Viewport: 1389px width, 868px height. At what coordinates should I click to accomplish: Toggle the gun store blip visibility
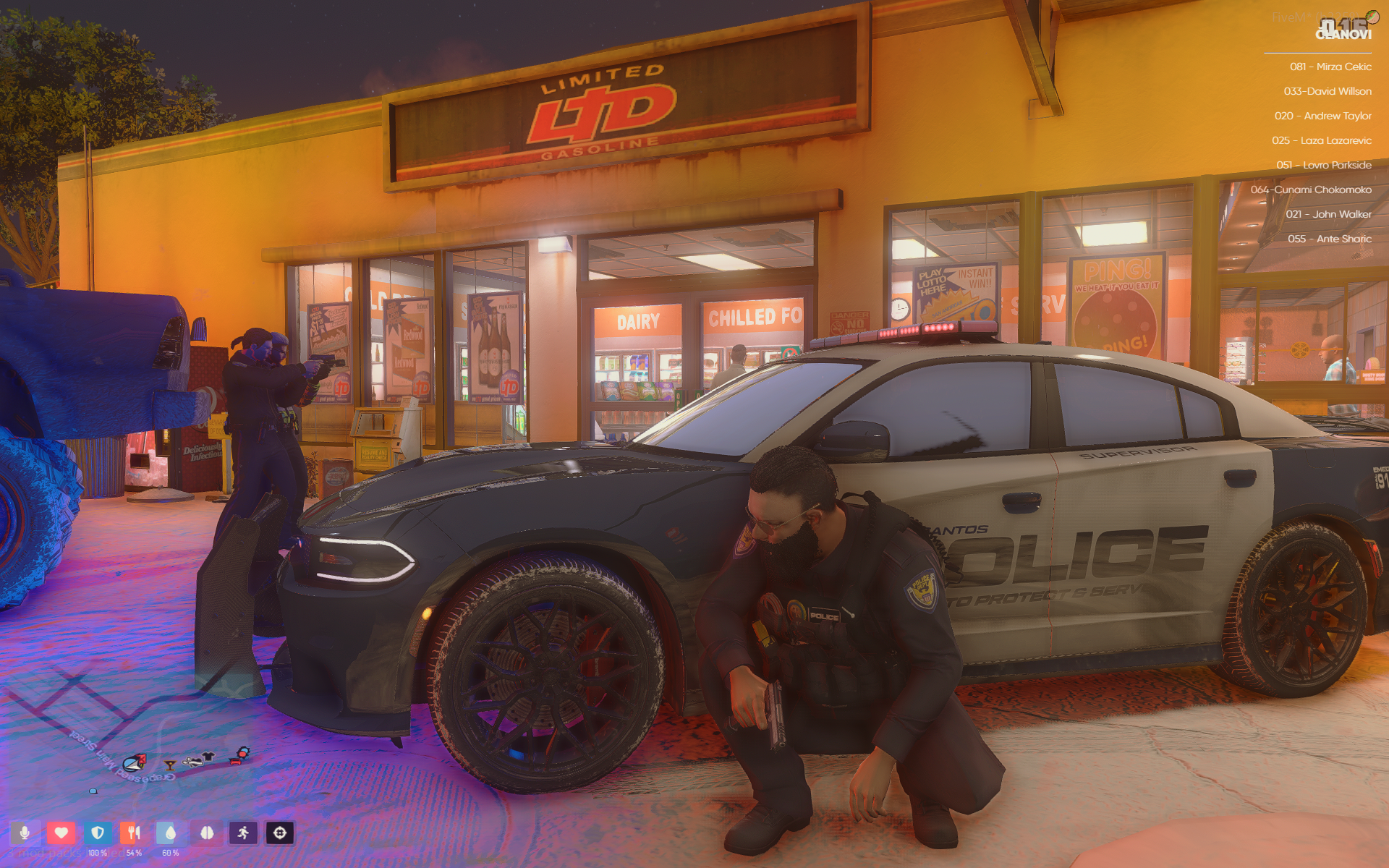[x=193, y=762]
